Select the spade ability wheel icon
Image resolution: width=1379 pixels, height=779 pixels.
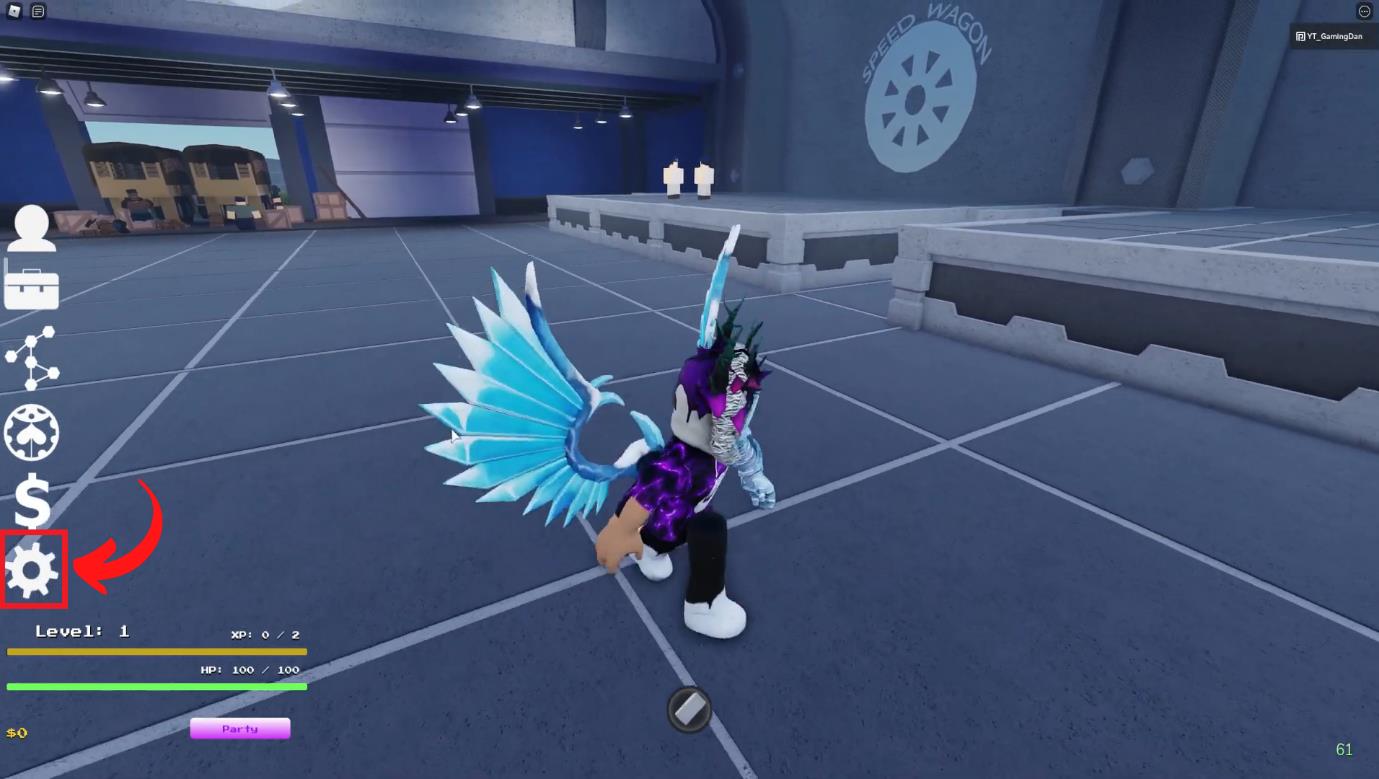(31, 432)
